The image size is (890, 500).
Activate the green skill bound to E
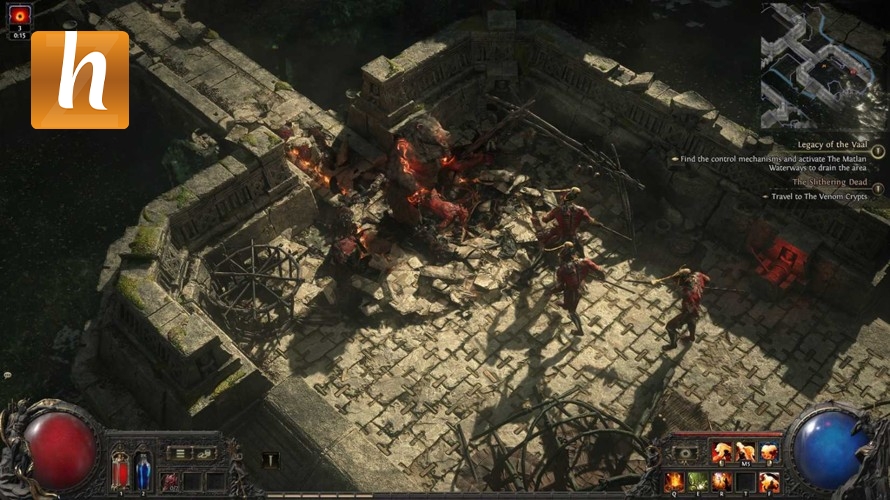[698, 481]
